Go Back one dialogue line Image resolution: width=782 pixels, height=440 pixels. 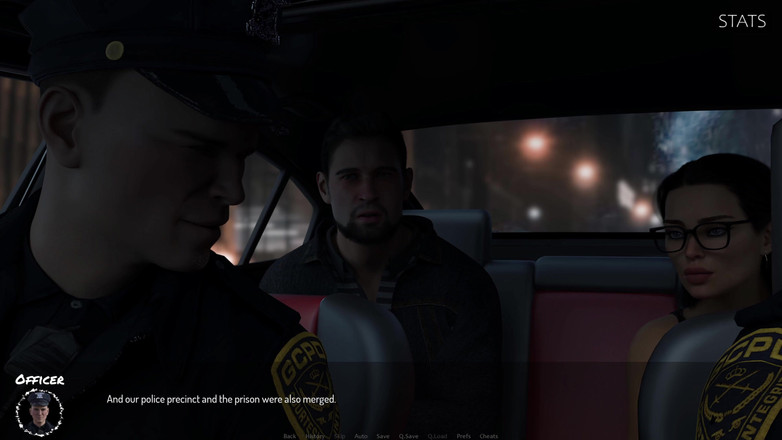click(289, 436)
